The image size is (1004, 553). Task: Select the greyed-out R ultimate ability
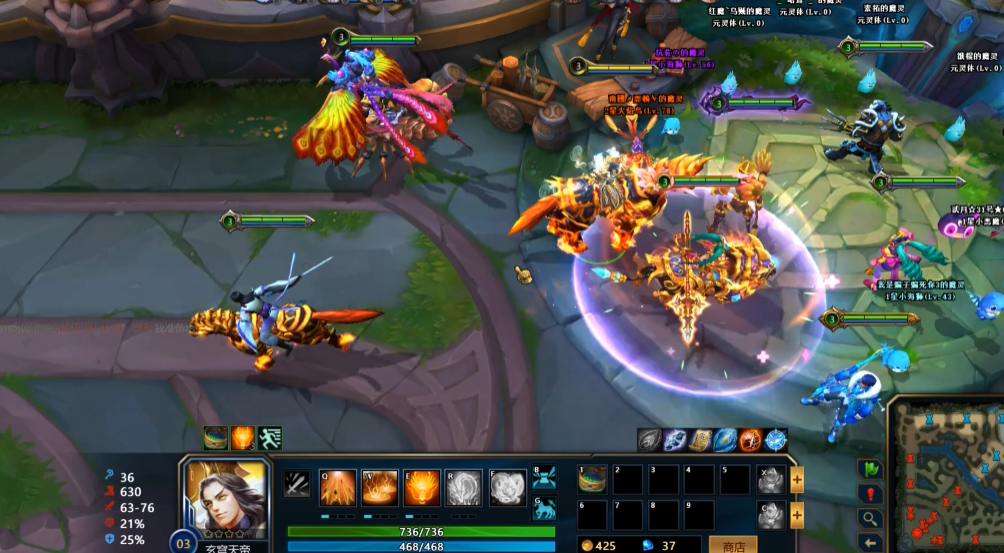(x=464, y=488)
